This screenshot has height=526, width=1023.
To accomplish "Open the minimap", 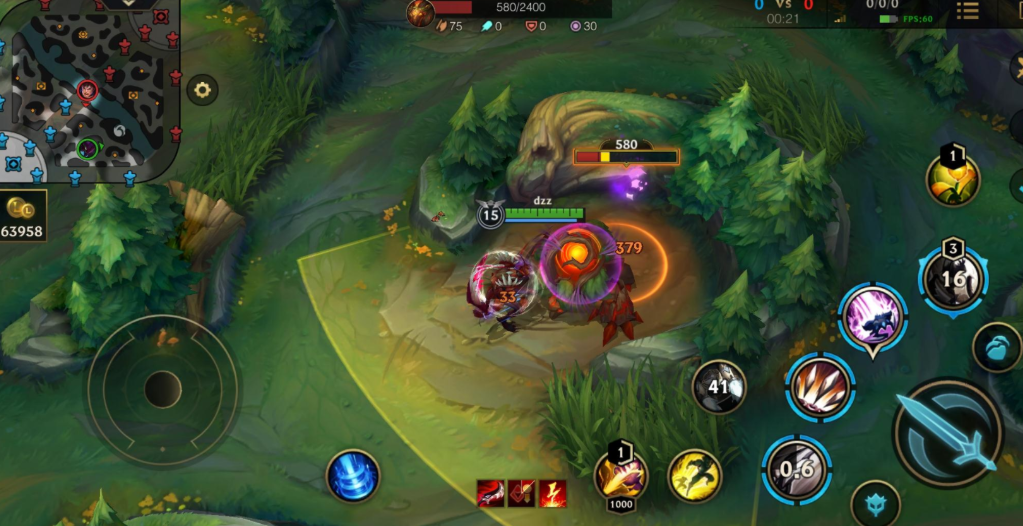I will [88, 92].
